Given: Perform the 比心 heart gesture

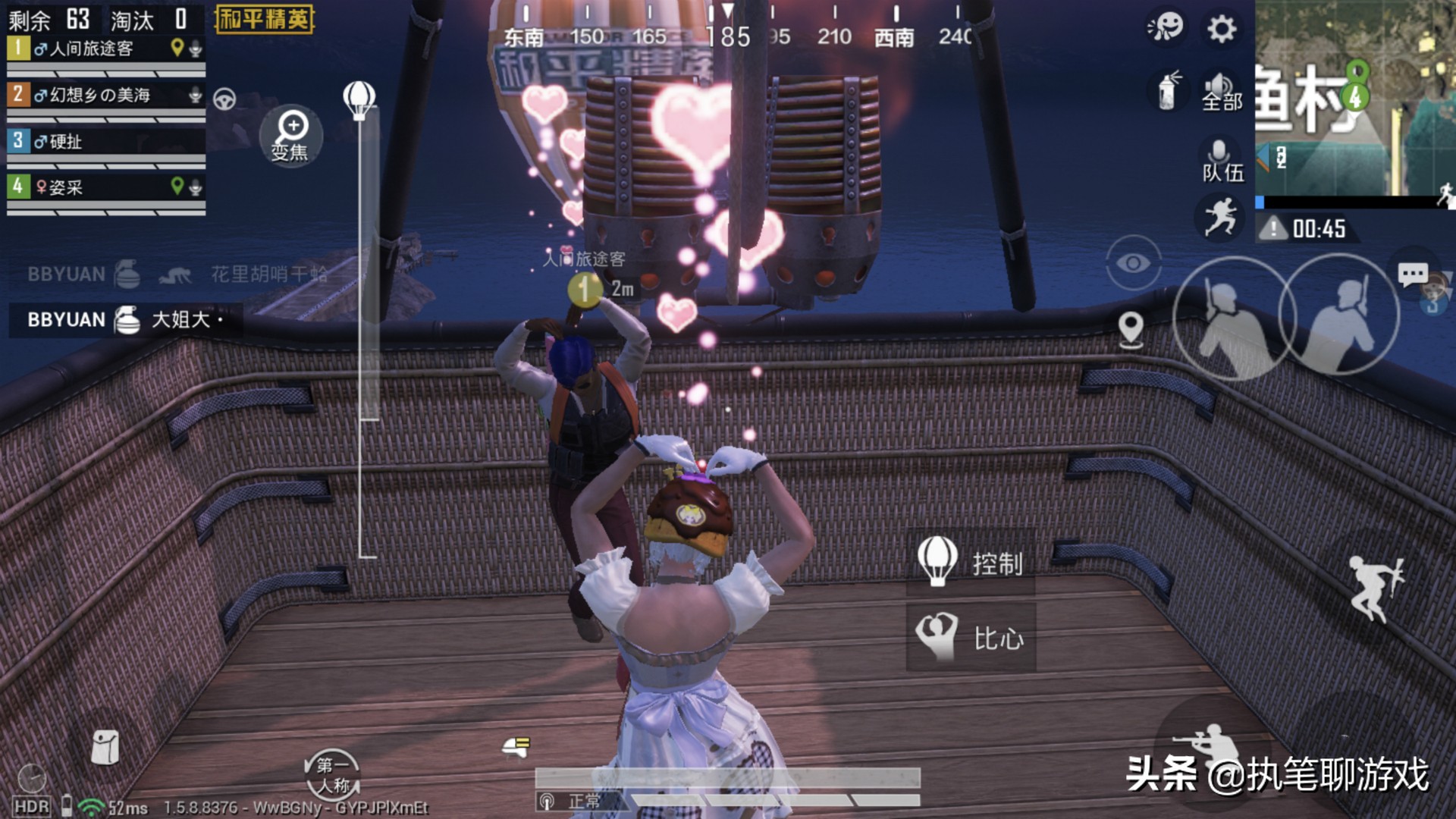Looking at the screenshot, I should [x=971, y=638].
